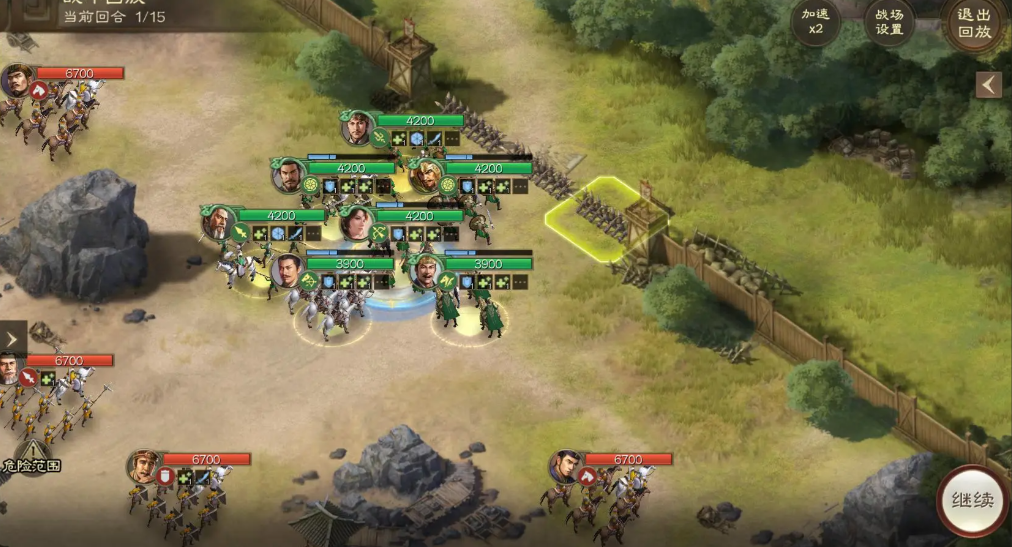
Task: Toggle the 加速 x2 speed-up button
Action: pyautogui.click(x=816, y=22)
